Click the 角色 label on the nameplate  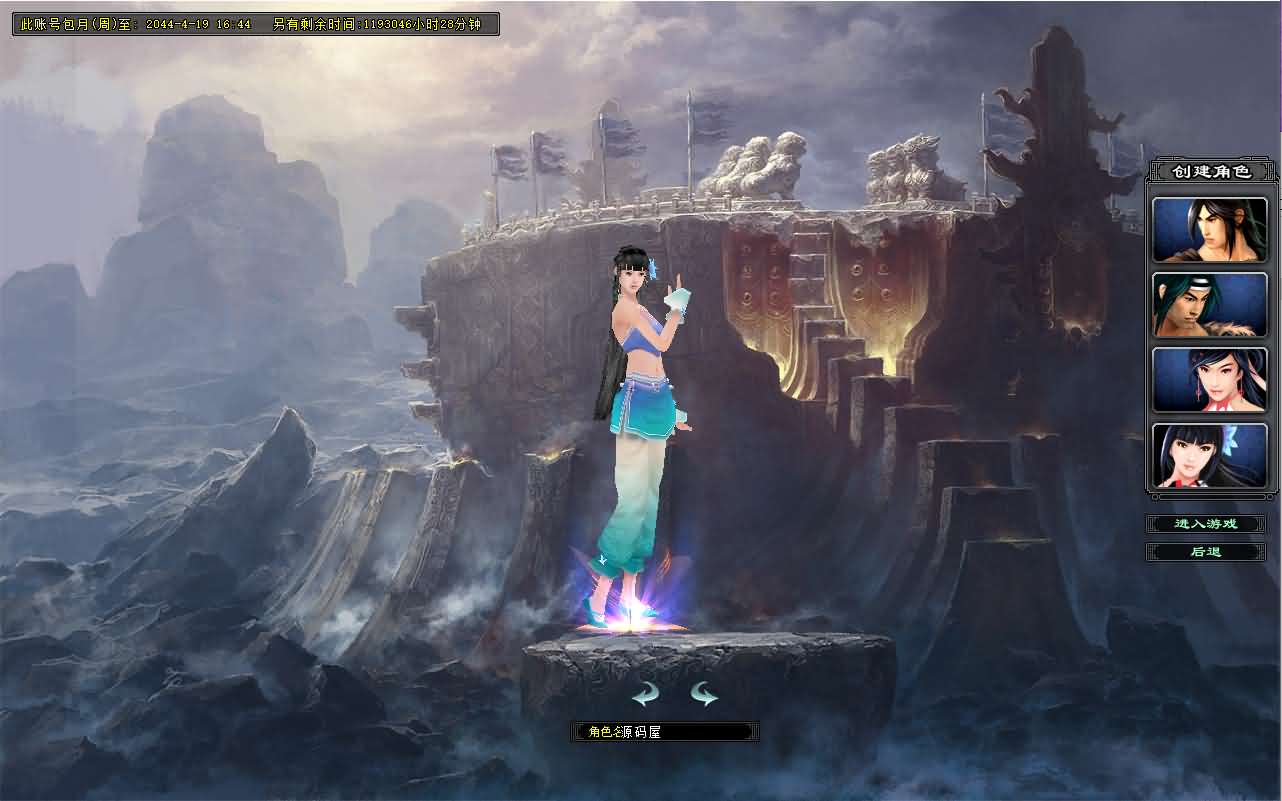click(600, 731)
